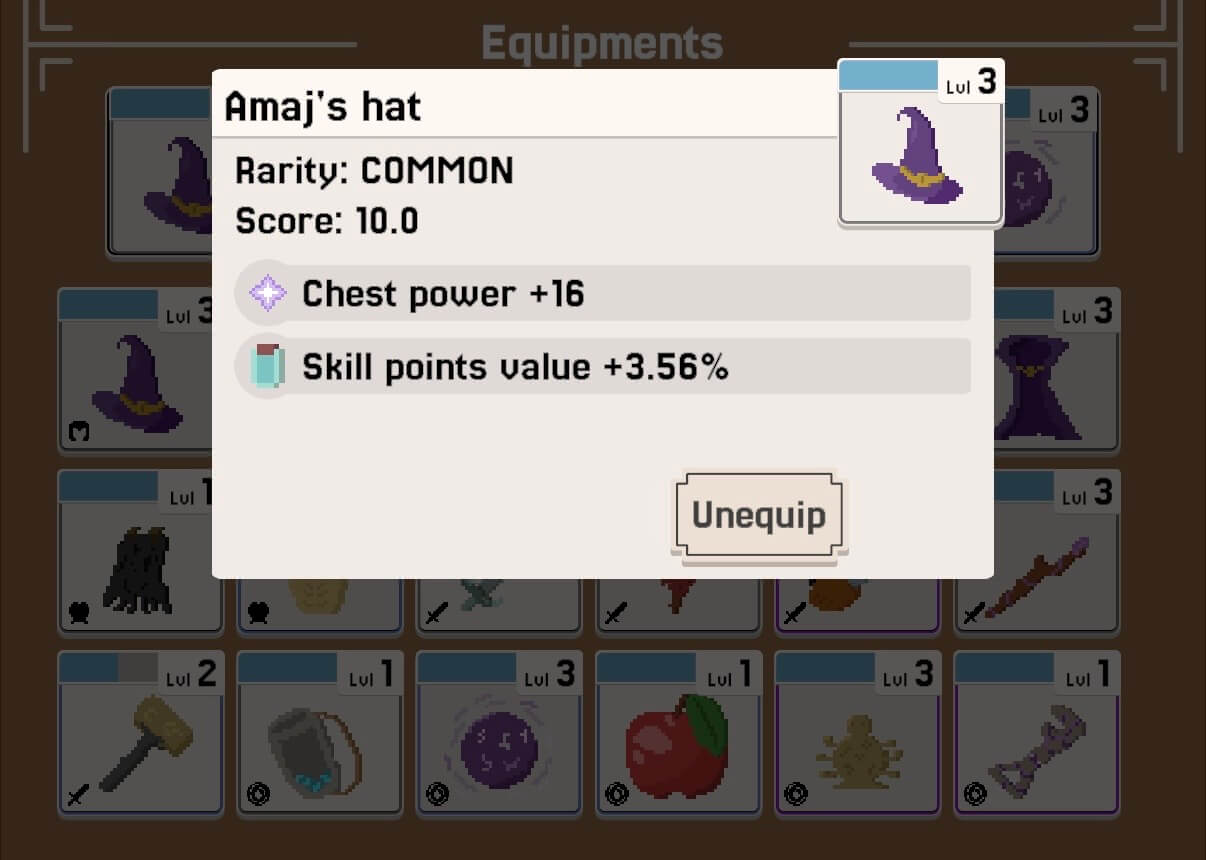Viewport: 1206px width, 860px height.
Task: Choose the gray pouch with blue gems
Action: click(x=319, y=735)
